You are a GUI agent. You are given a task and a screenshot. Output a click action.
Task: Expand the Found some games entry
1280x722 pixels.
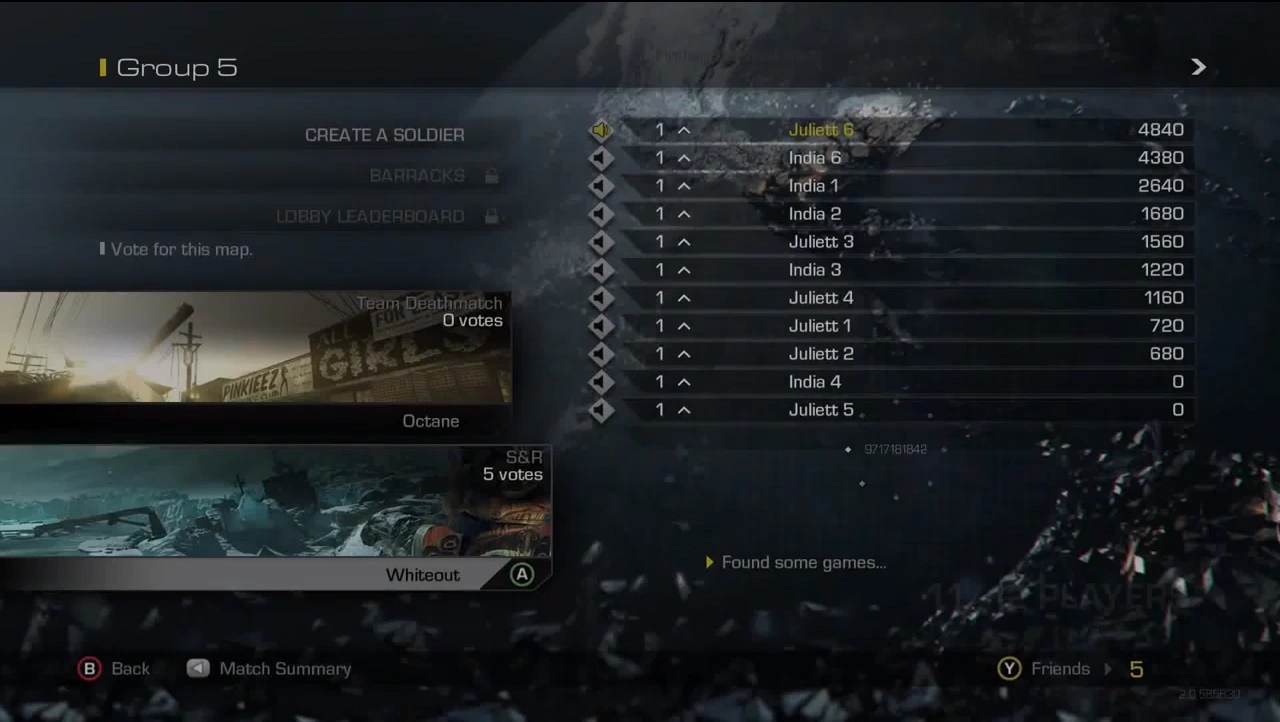click(x=711, y=562)
